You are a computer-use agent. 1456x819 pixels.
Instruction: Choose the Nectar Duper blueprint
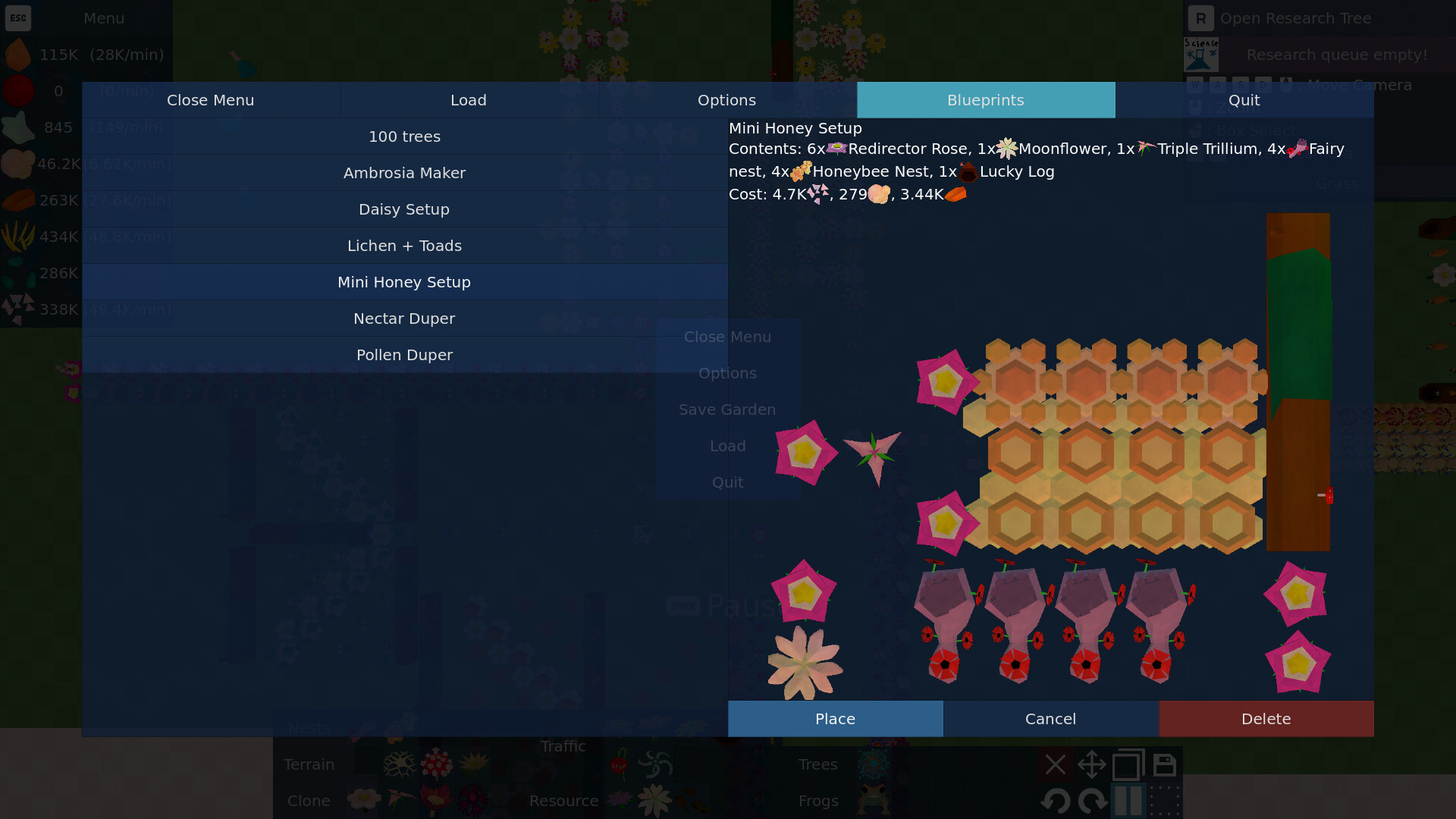point(404,318)
